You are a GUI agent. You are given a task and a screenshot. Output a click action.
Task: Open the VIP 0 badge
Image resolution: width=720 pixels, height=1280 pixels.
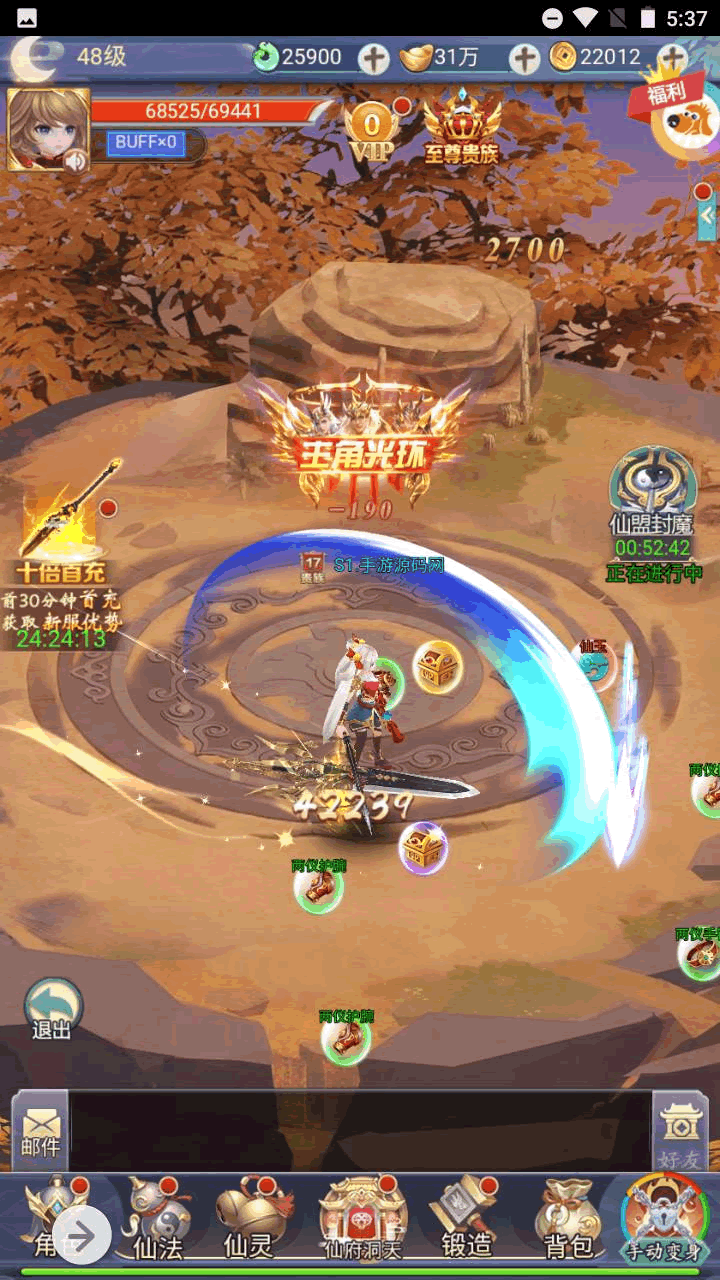click(x=372, y=132)
